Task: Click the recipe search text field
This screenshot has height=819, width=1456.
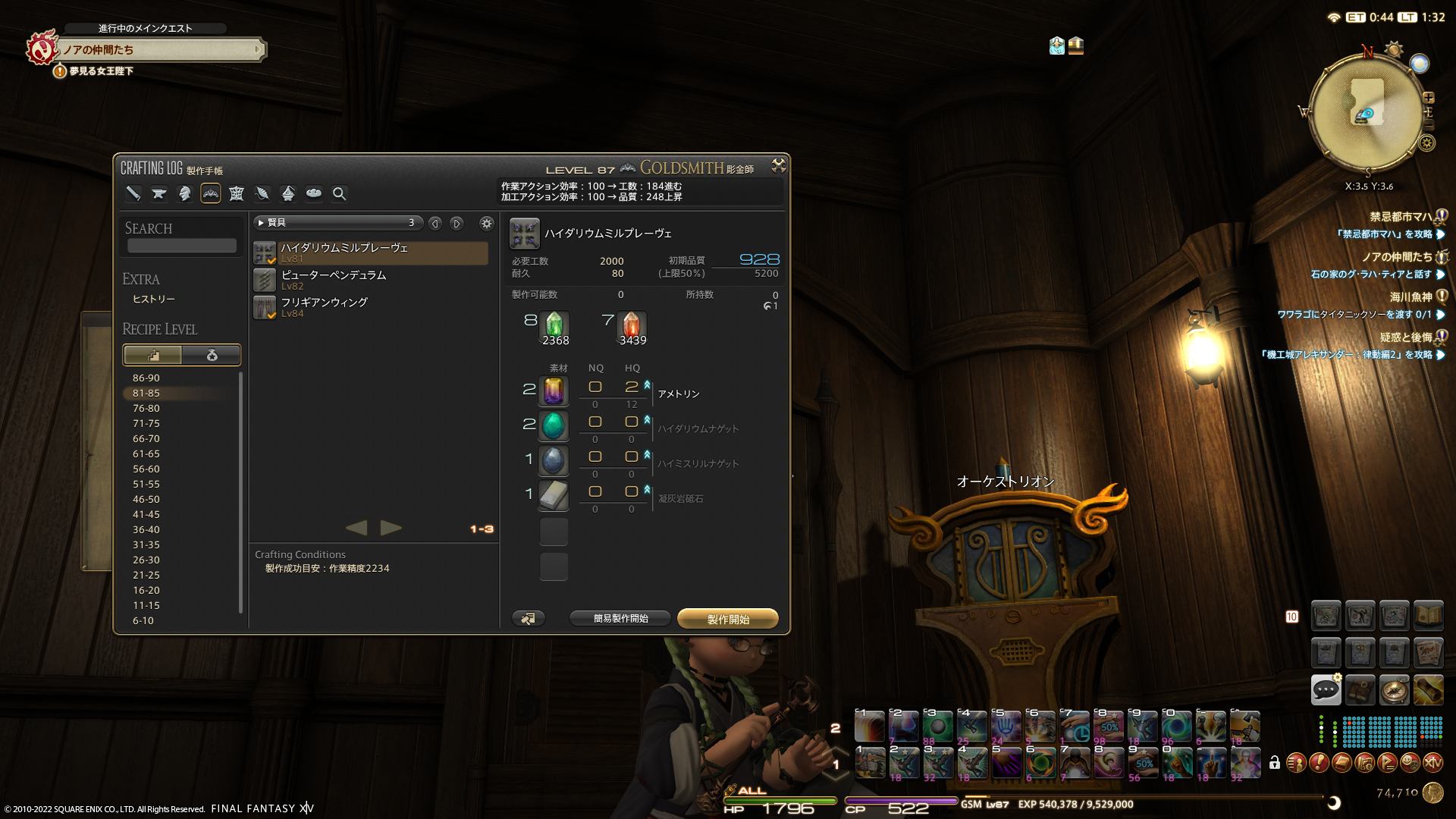Action: [182, 246]
